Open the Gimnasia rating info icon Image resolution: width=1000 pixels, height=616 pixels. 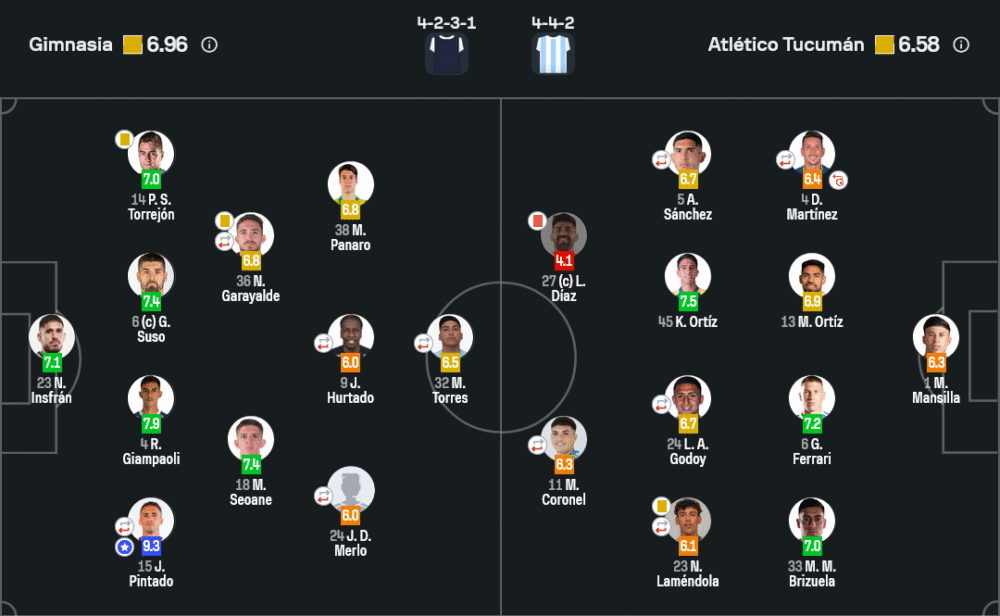pos(209,45)
